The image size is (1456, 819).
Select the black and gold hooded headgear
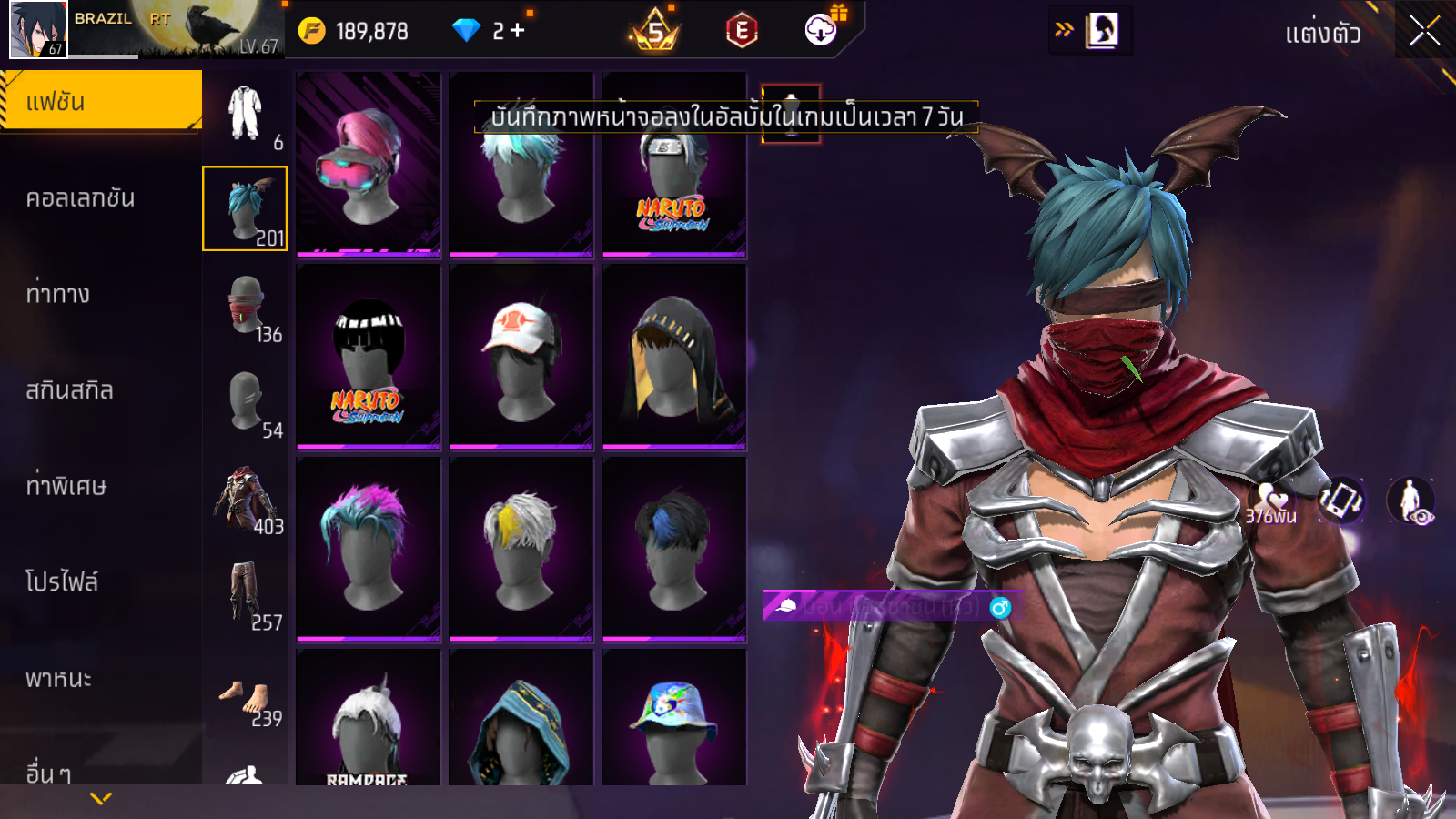[x=674, y=357]
